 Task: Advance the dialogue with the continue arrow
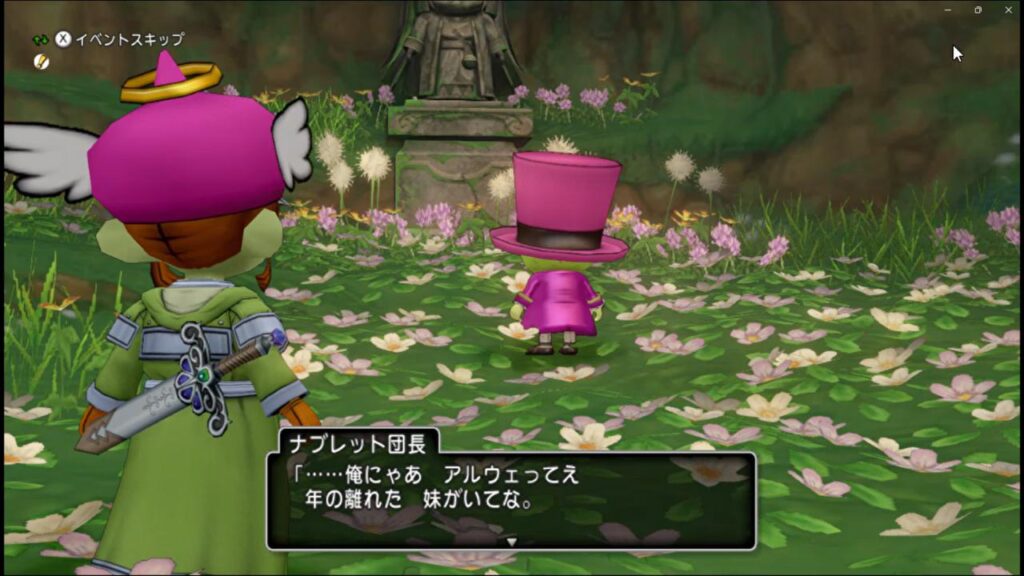[511, 542]
